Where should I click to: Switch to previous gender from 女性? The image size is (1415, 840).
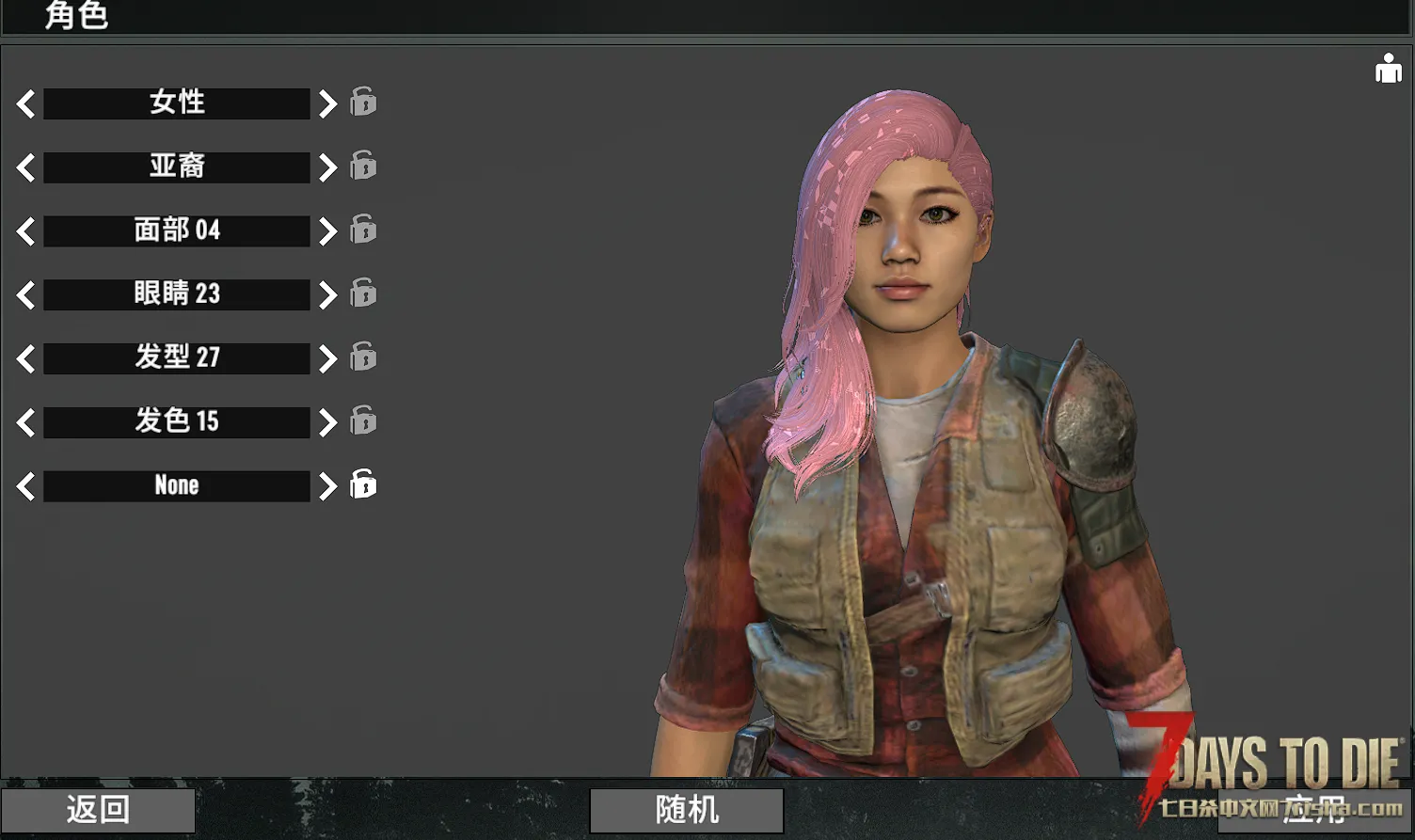26,103
